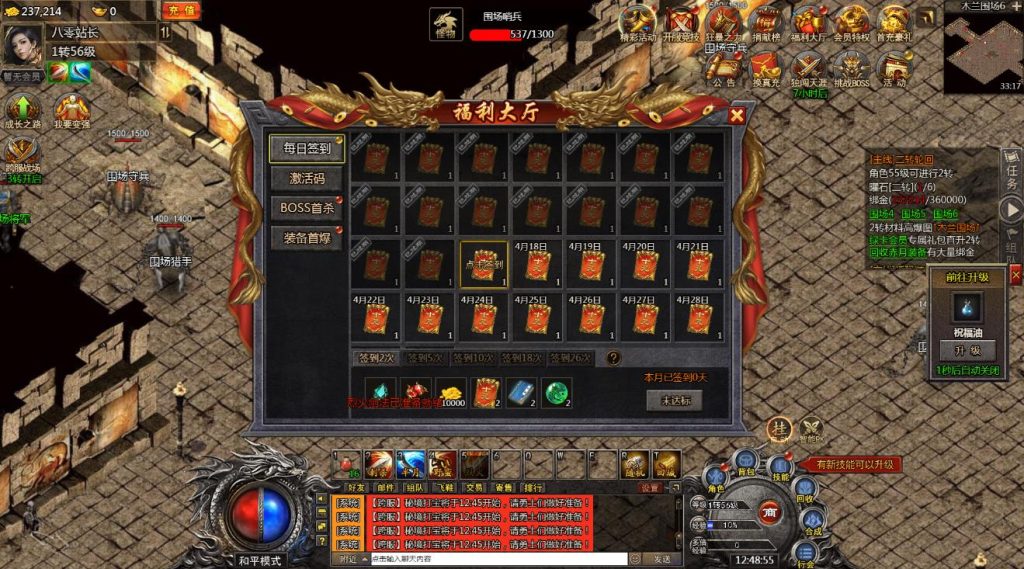Select the 4月18日 sign-in reward tile
Screen dimensions: 1024x569
(537, 264)
